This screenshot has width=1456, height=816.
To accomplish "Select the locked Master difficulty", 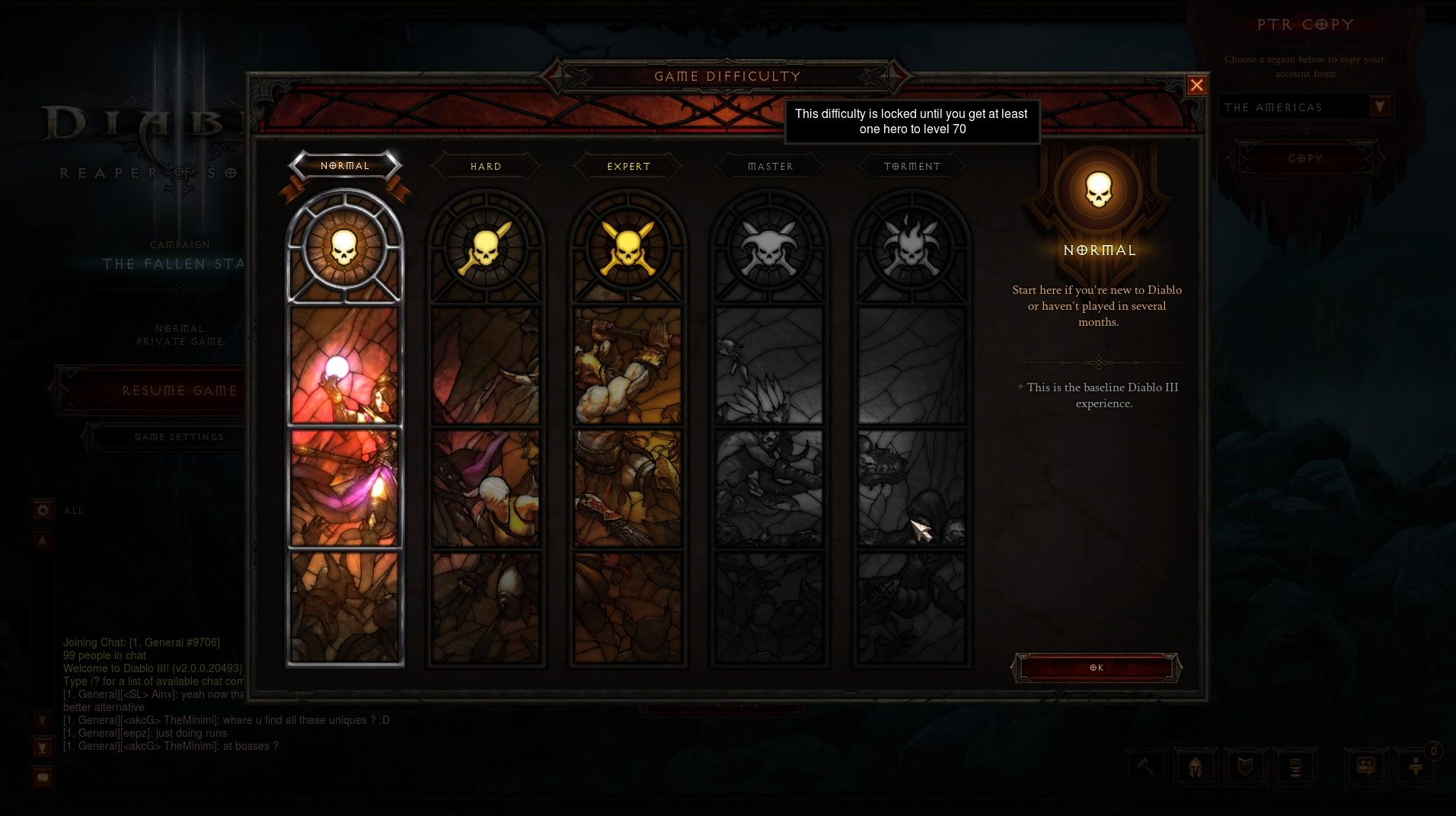I will click(x=770, y=167).
